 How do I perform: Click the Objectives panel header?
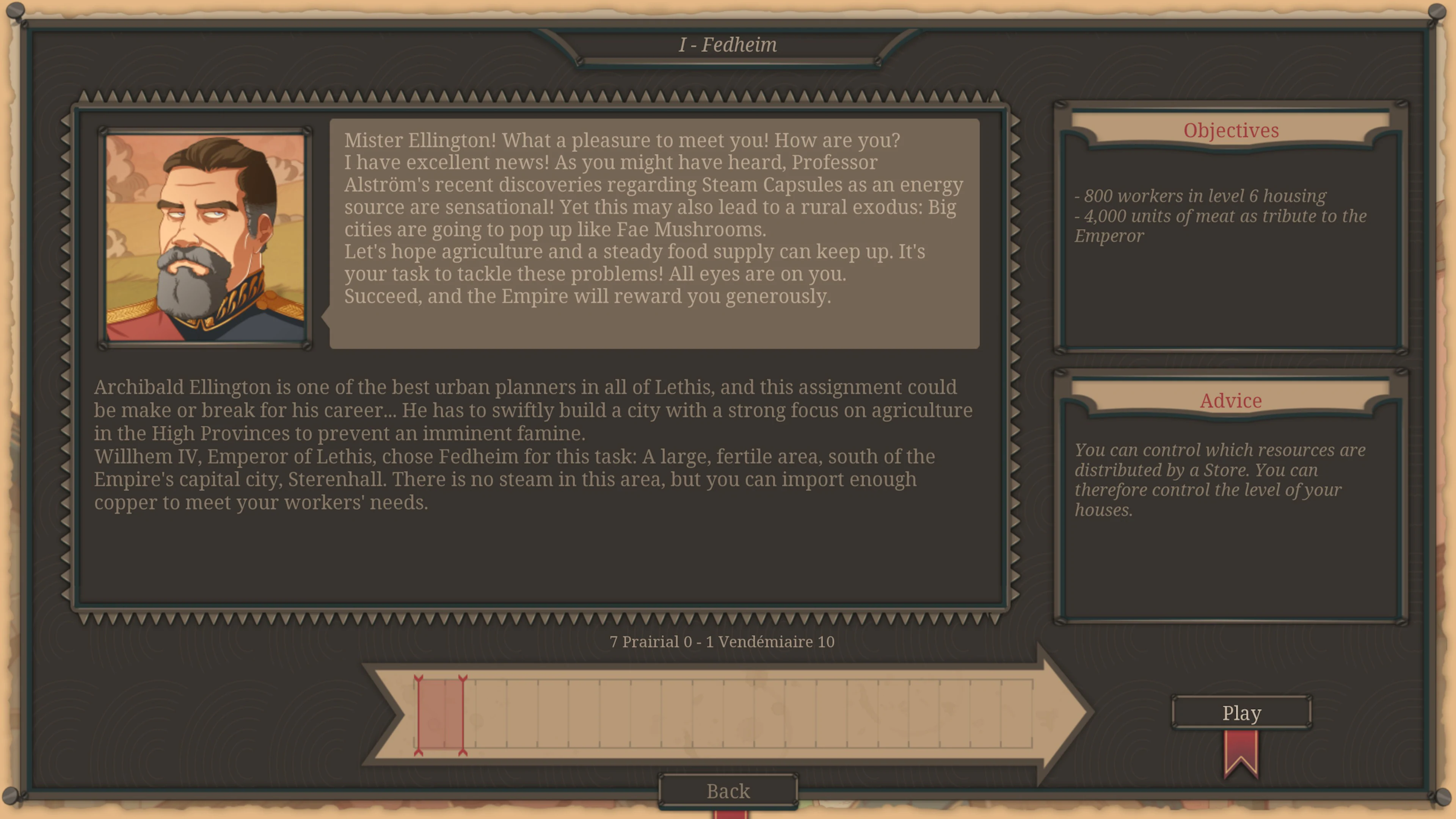tap(1231, 130)
